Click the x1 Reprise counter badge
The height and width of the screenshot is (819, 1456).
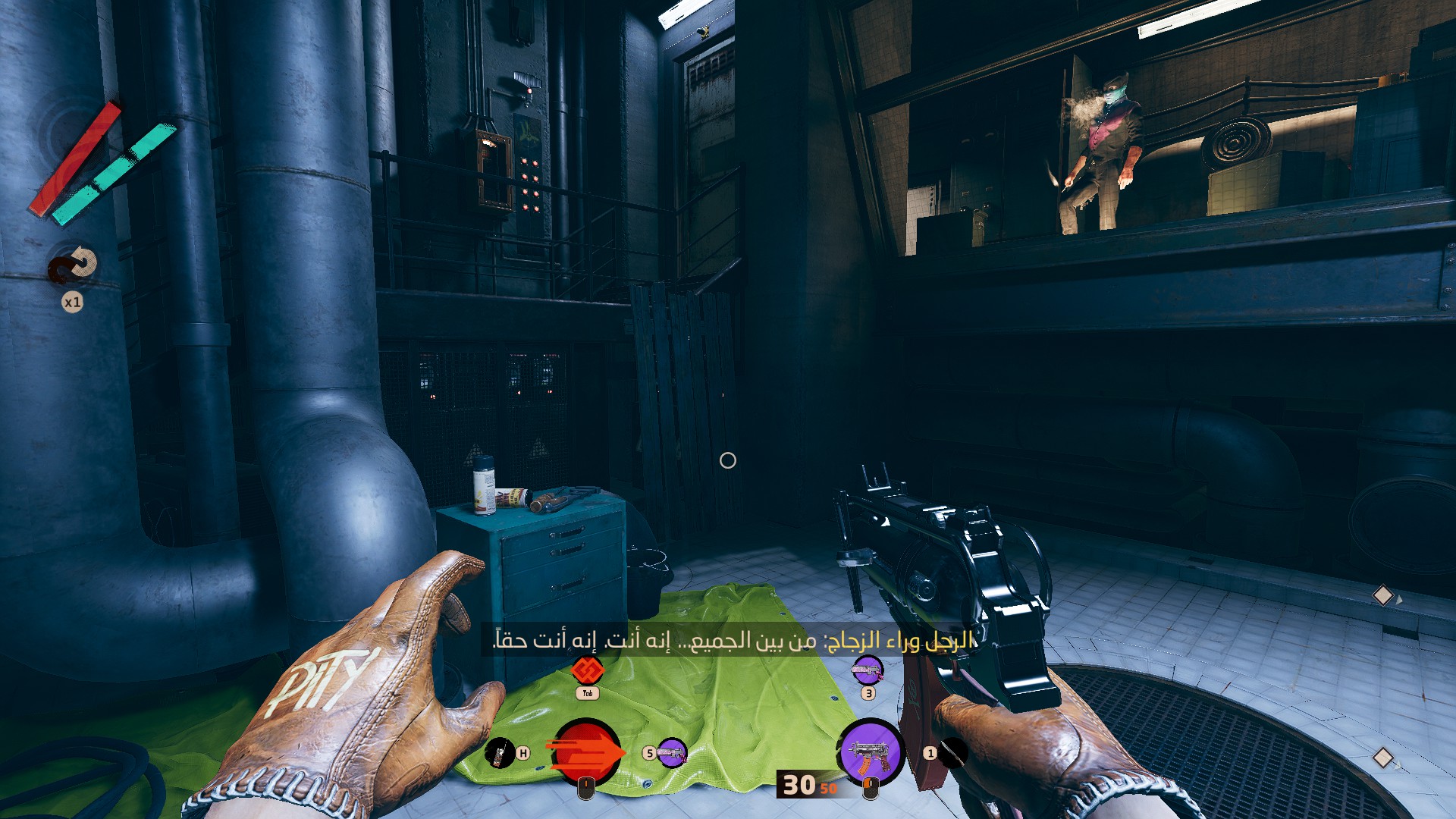[72, 300]
